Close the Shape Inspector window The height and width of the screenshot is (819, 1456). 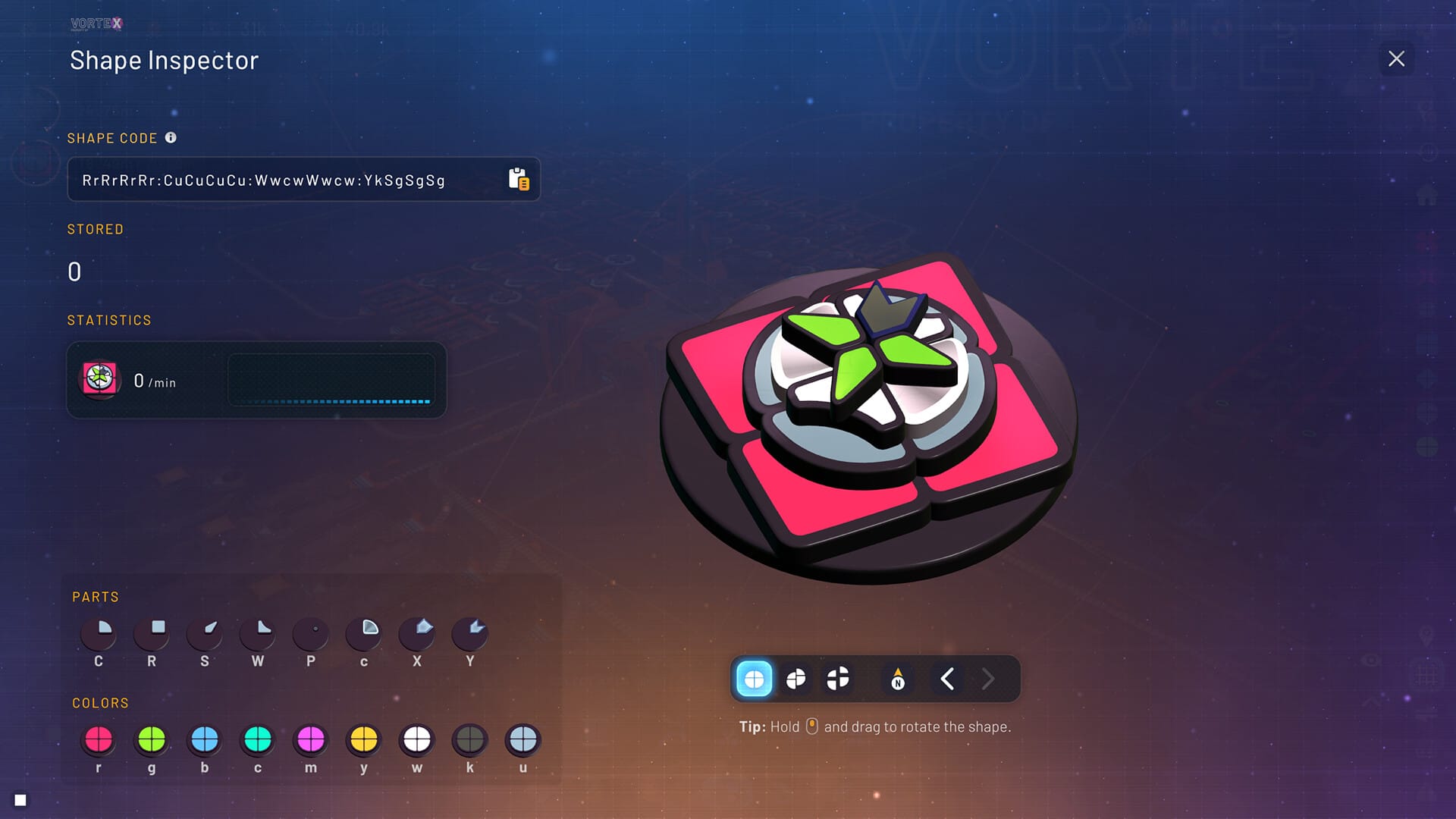point(1396,59)
